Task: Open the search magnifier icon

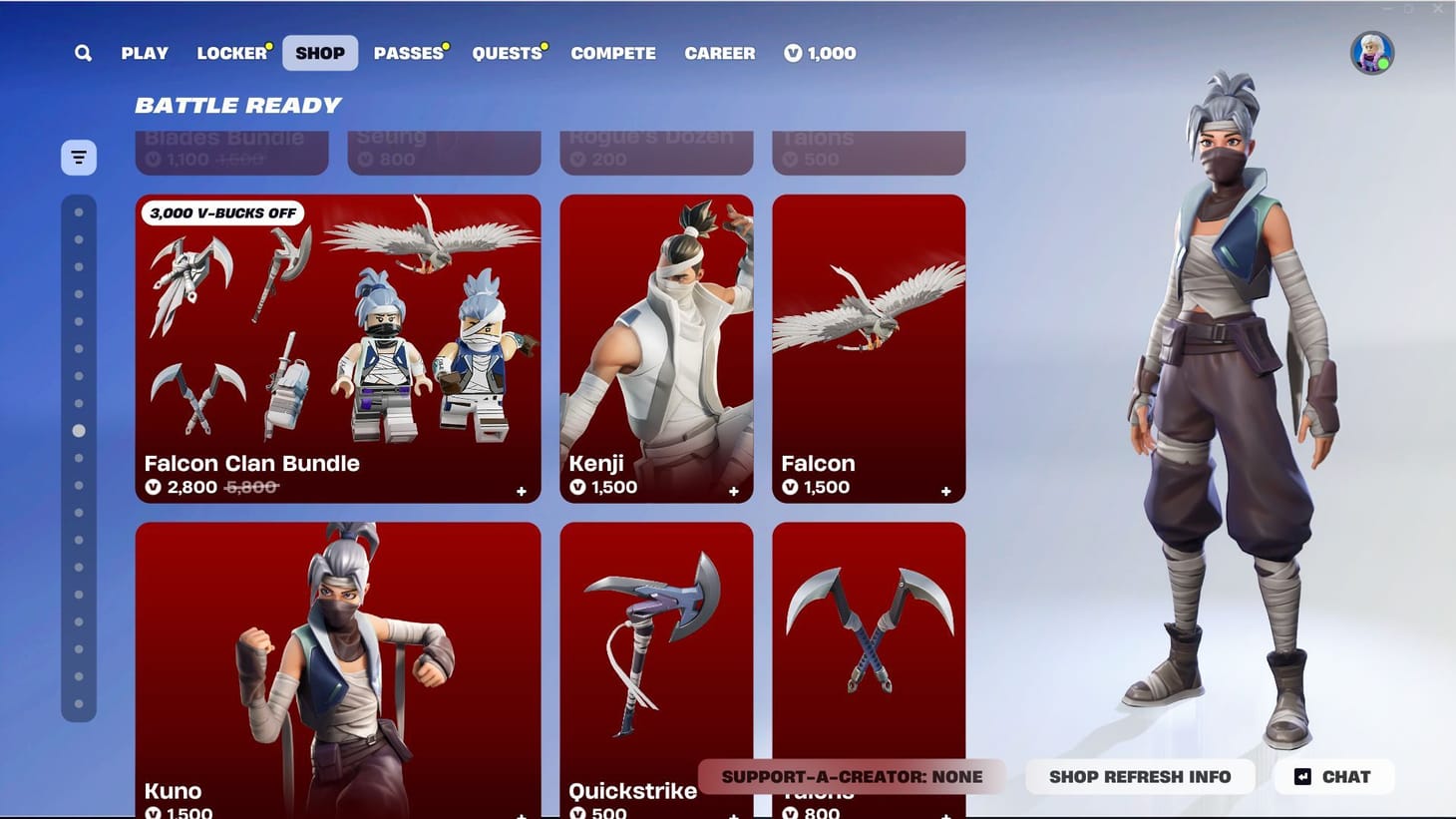Action: pos(84,53)
